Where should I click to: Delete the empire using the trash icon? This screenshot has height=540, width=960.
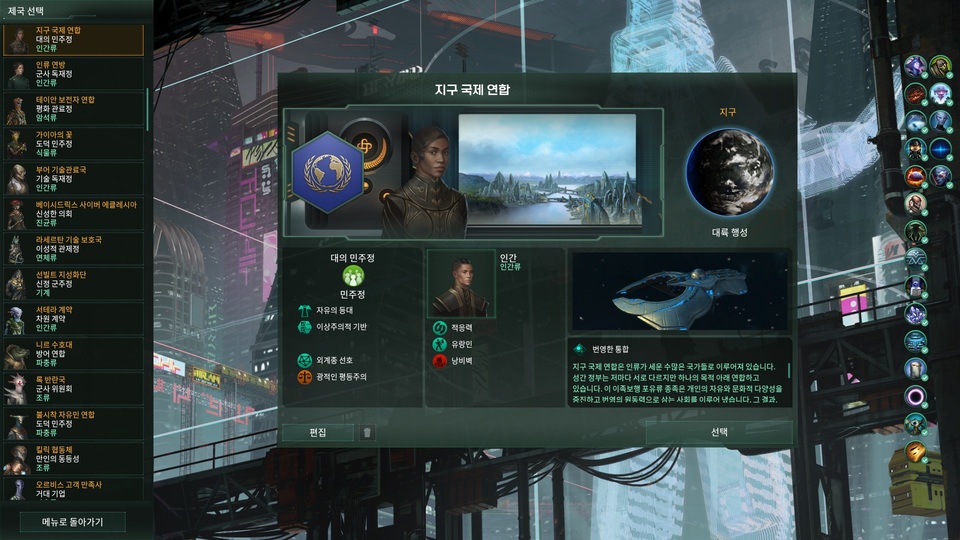click(x=368, y=432)
